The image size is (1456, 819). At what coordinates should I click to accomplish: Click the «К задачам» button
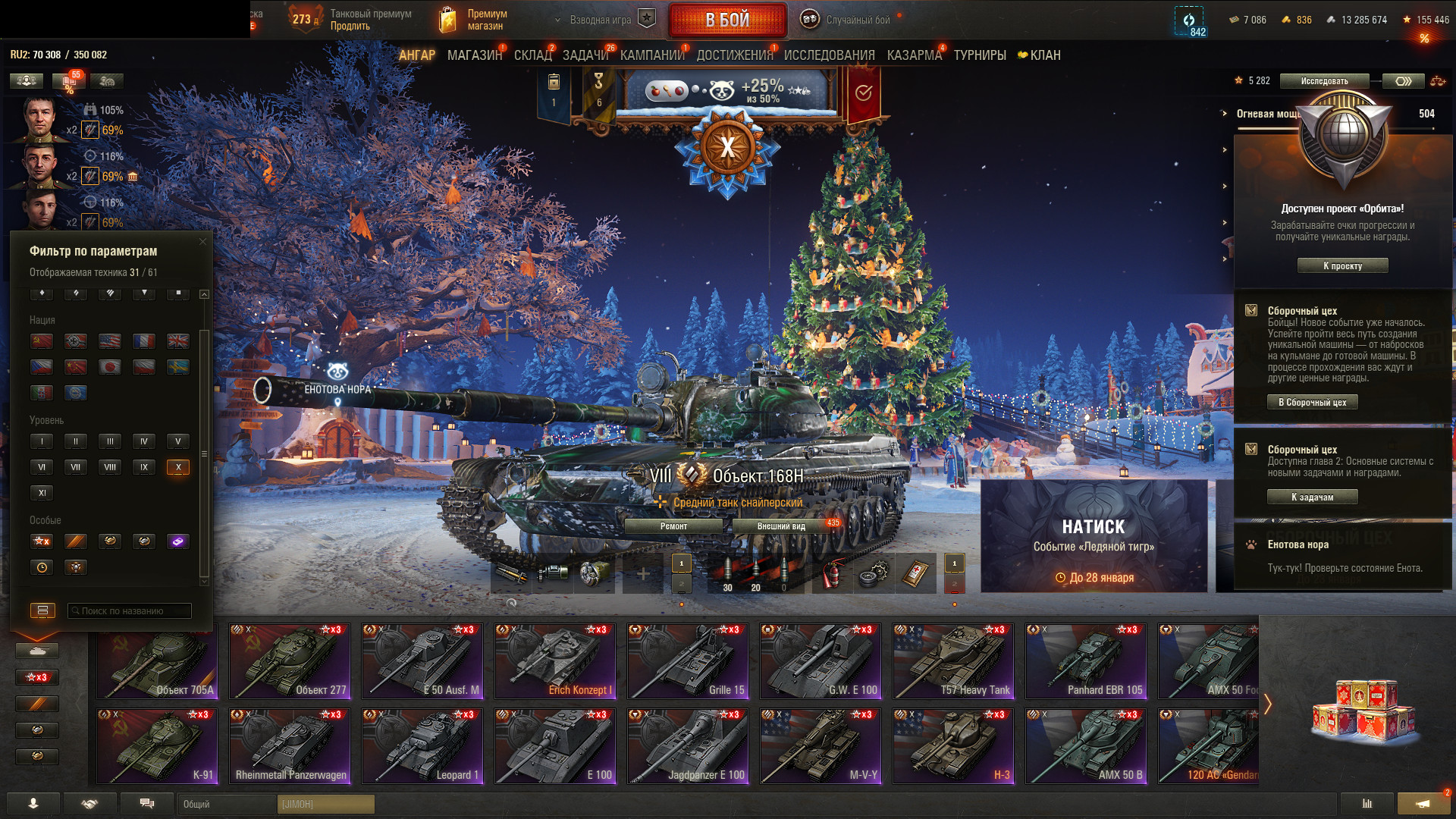click(x=1312, y=497)
